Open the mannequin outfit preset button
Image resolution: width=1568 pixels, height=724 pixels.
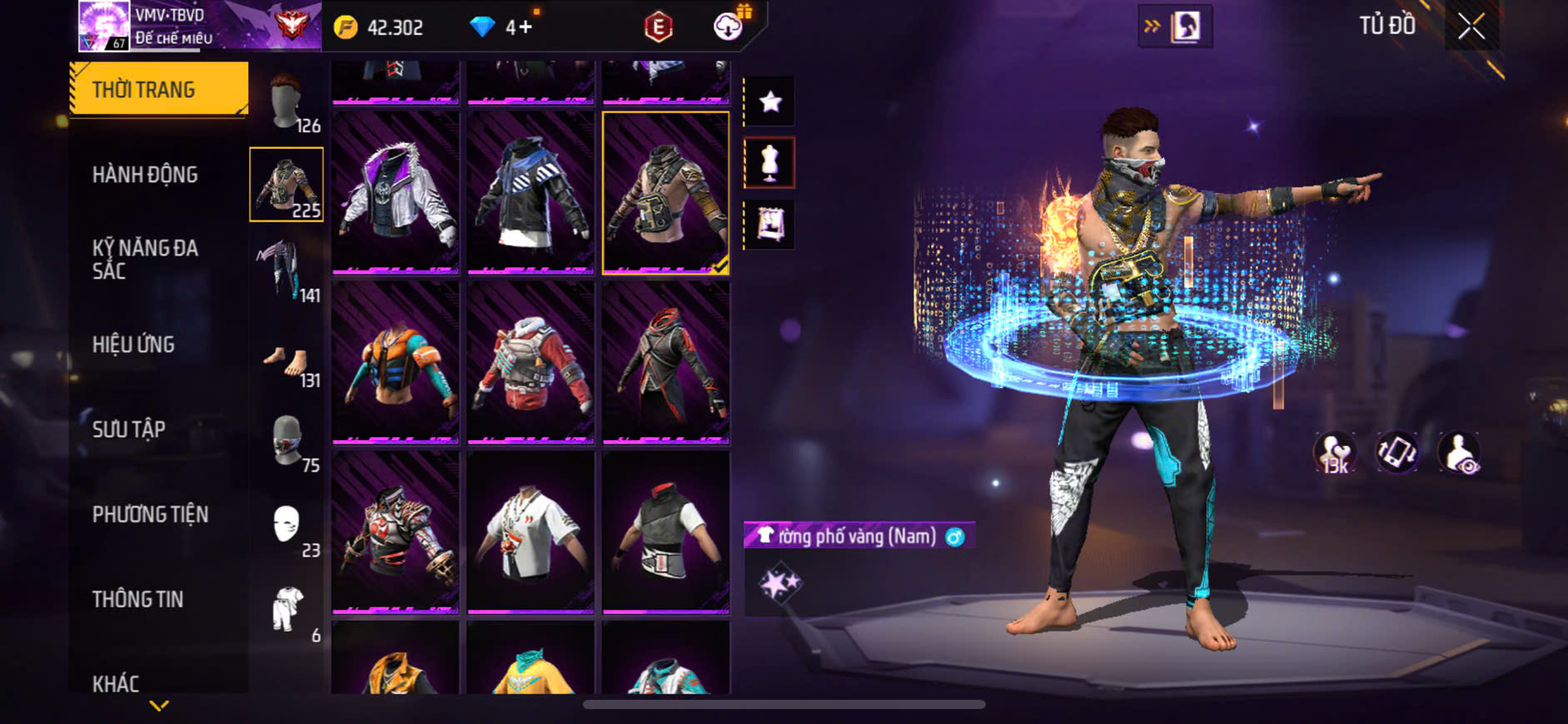pyautogui.click(x=769, y=163)
